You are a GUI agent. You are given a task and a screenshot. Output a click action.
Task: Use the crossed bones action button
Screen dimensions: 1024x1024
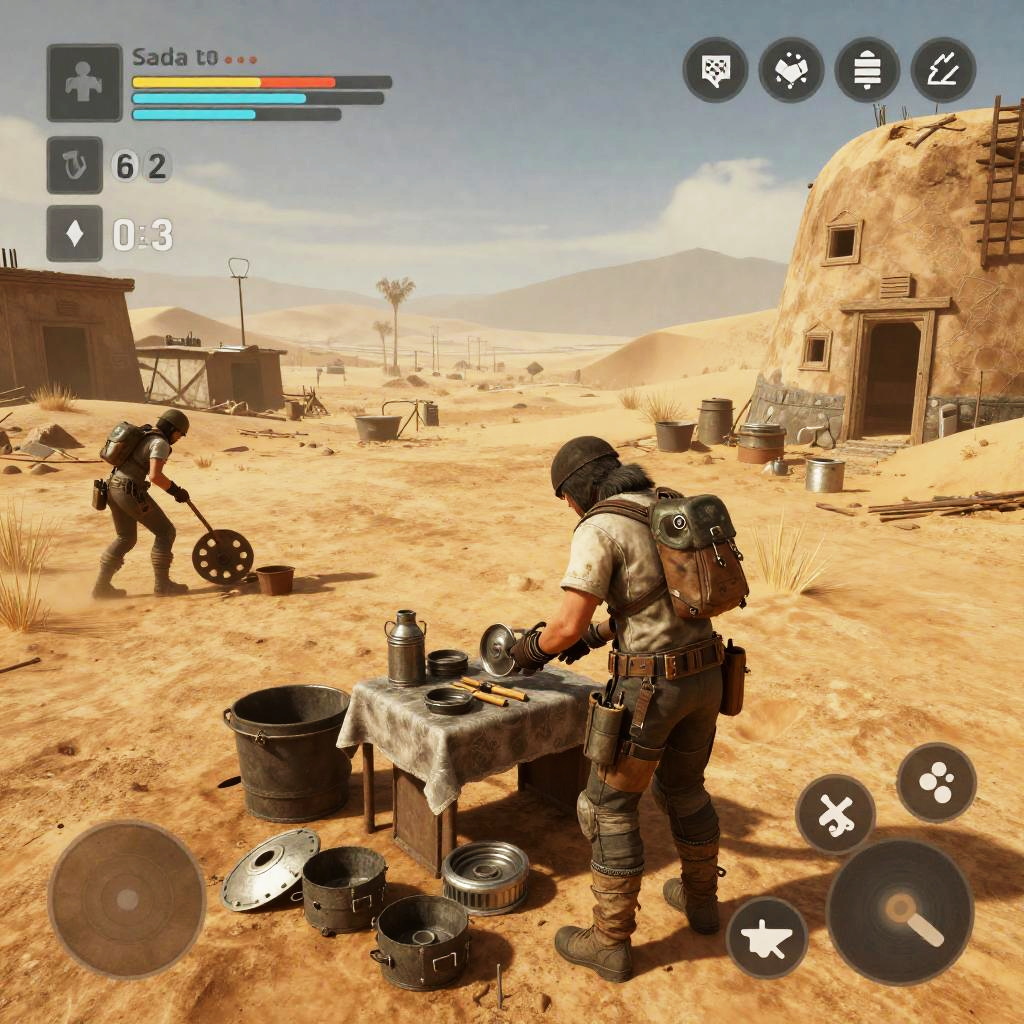pos(836,815)
